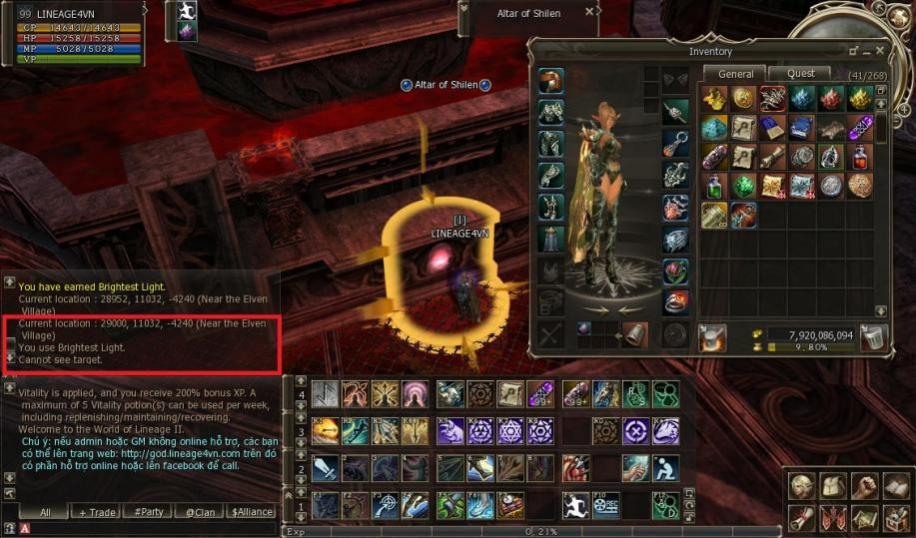Close the Inventory window
The width and height of the screenshot is (916, 538).
point(880,50)
